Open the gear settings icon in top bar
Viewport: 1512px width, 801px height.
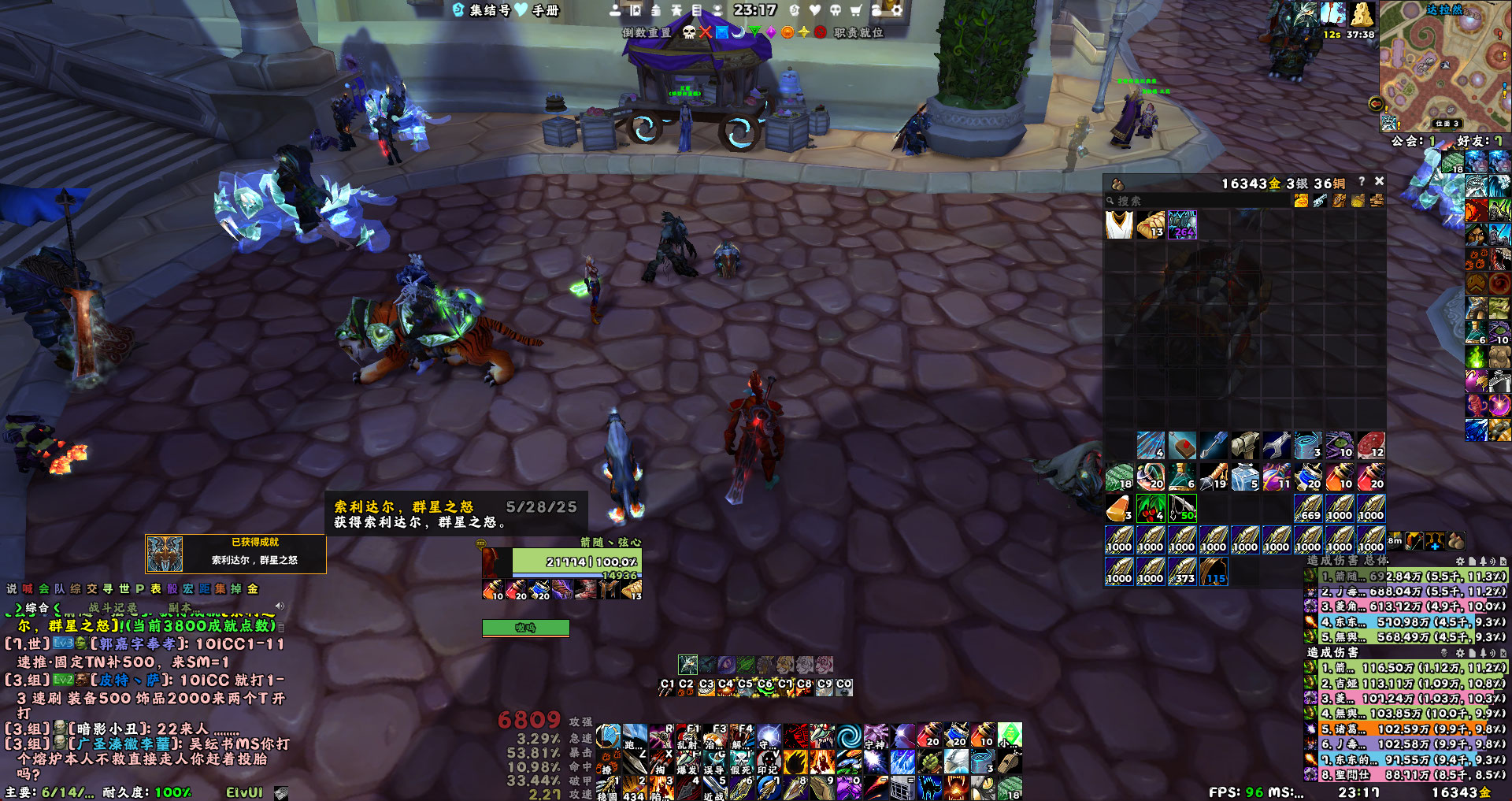896,10
